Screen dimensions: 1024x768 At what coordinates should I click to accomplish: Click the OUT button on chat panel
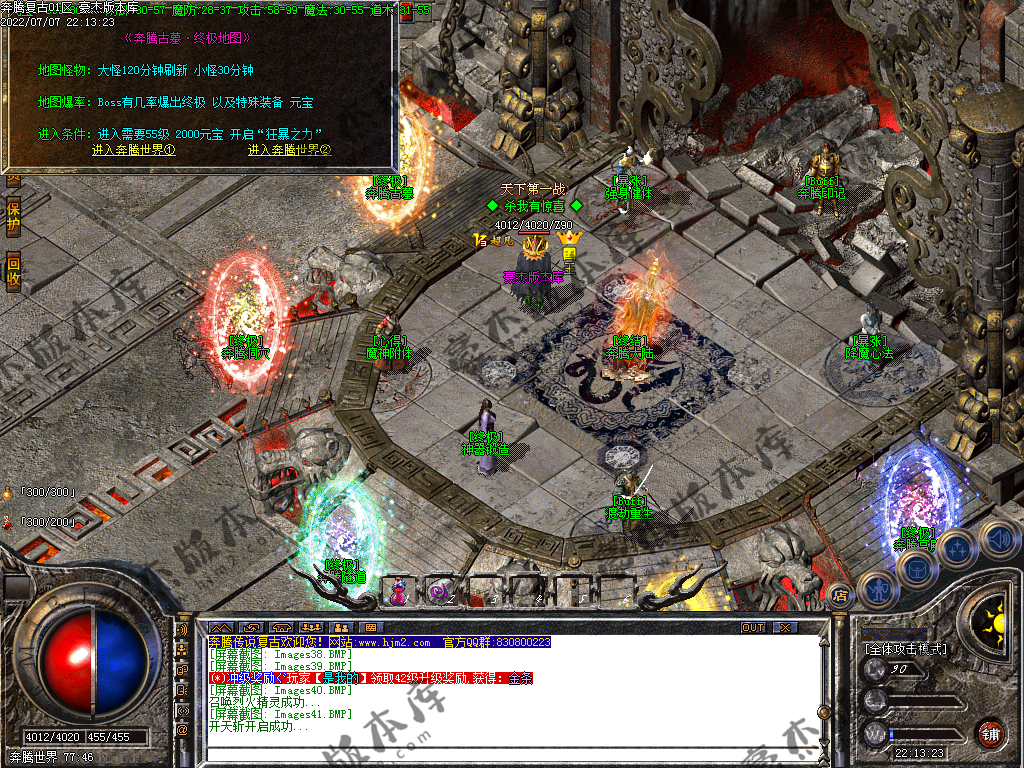pos(752,628)
